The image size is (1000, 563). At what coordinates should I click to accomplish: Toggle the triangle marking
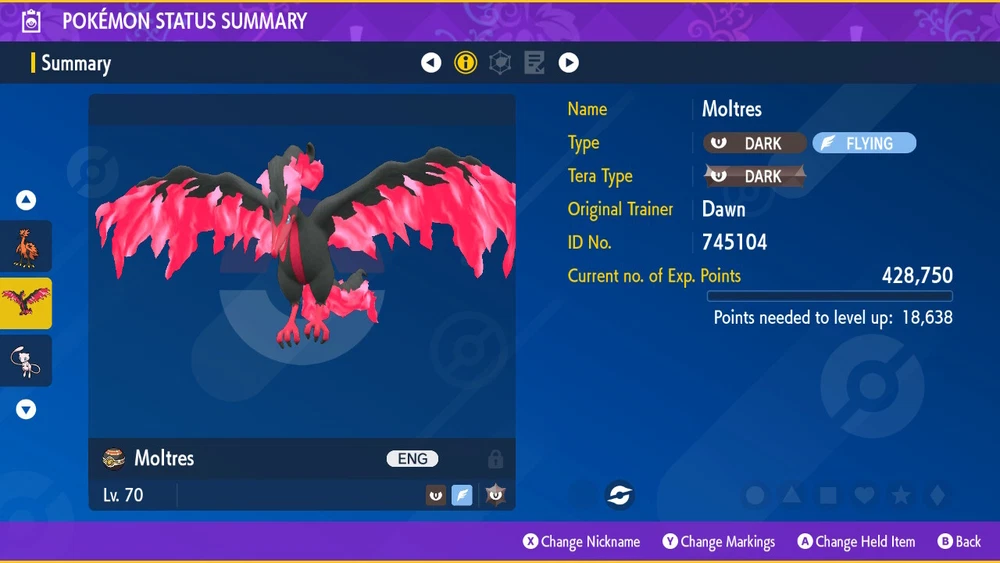[x=791, y=495]
